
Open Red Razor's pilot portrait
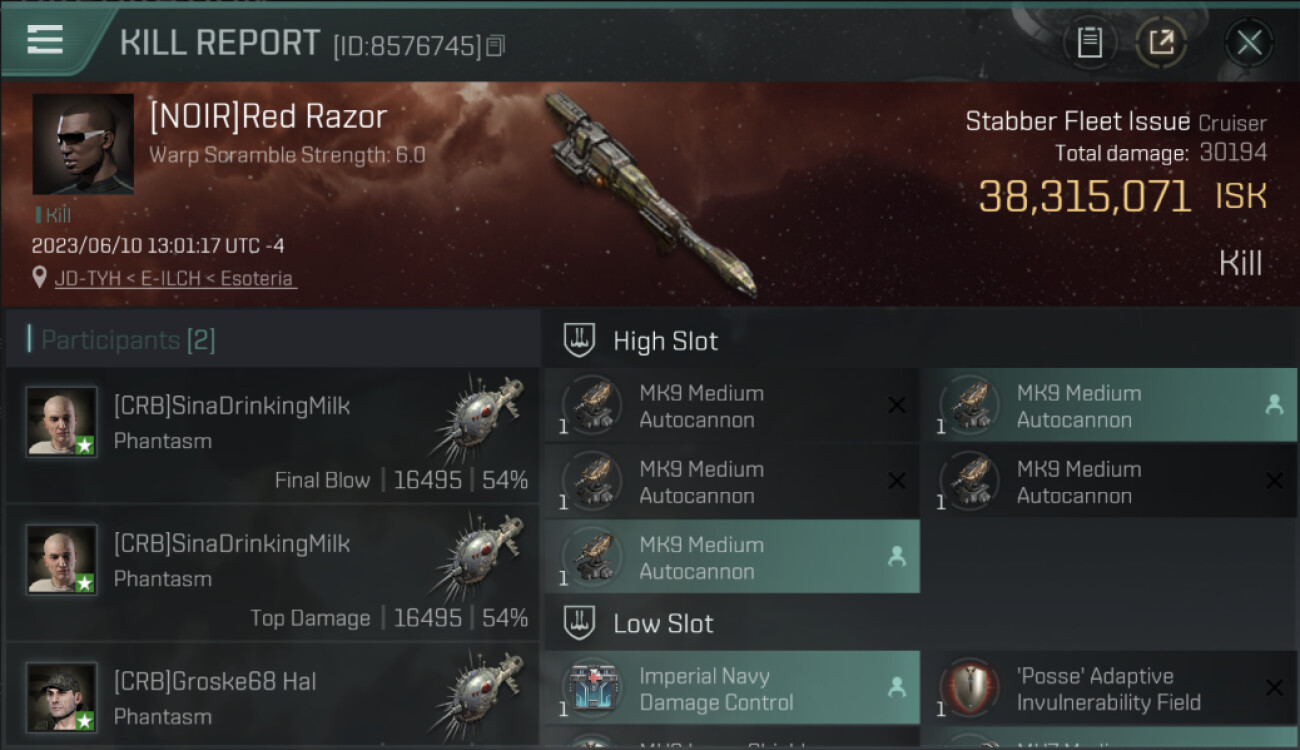[x=83, y=144]
